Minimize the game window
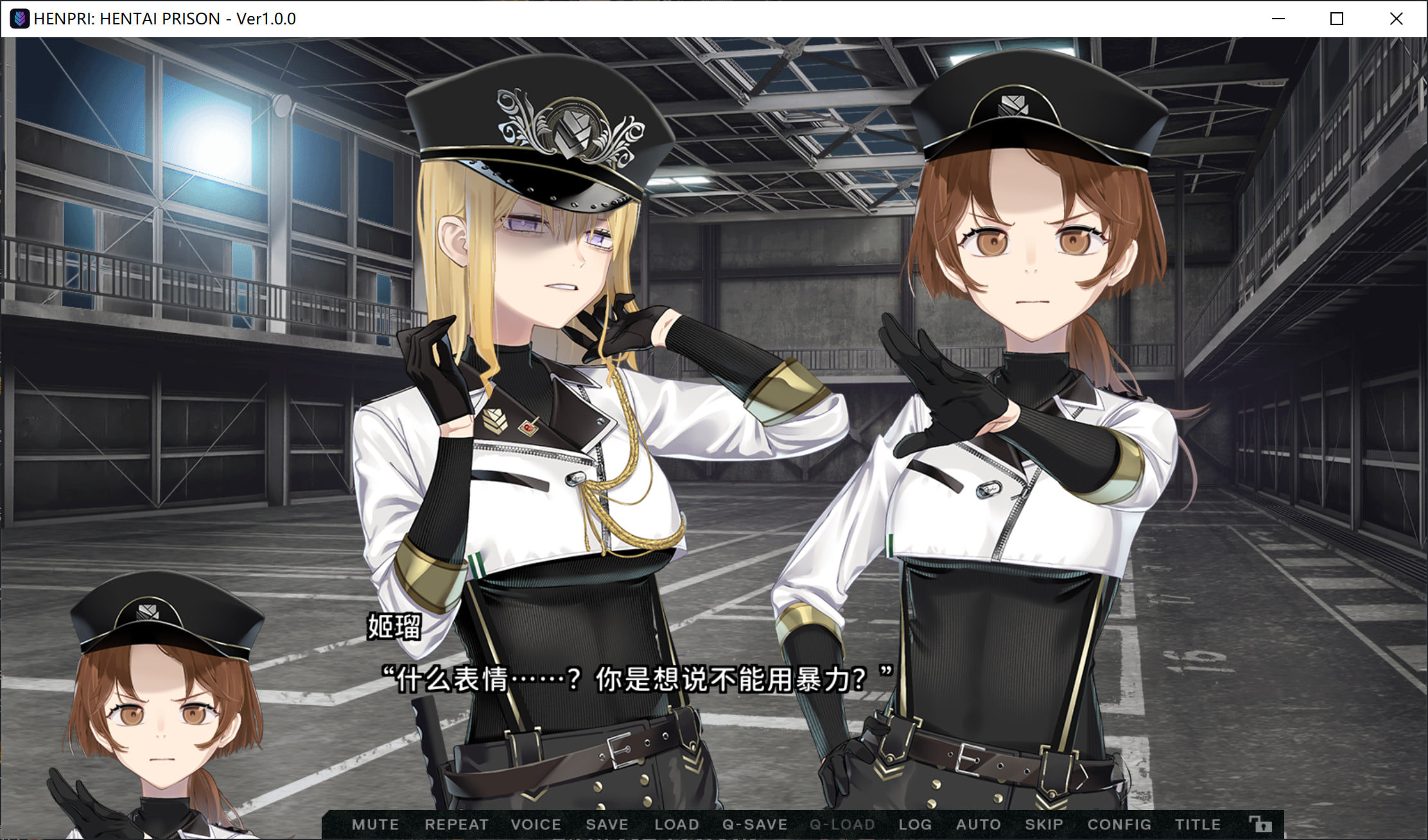Screen dimensions: 1428x840 point(1278,19)
